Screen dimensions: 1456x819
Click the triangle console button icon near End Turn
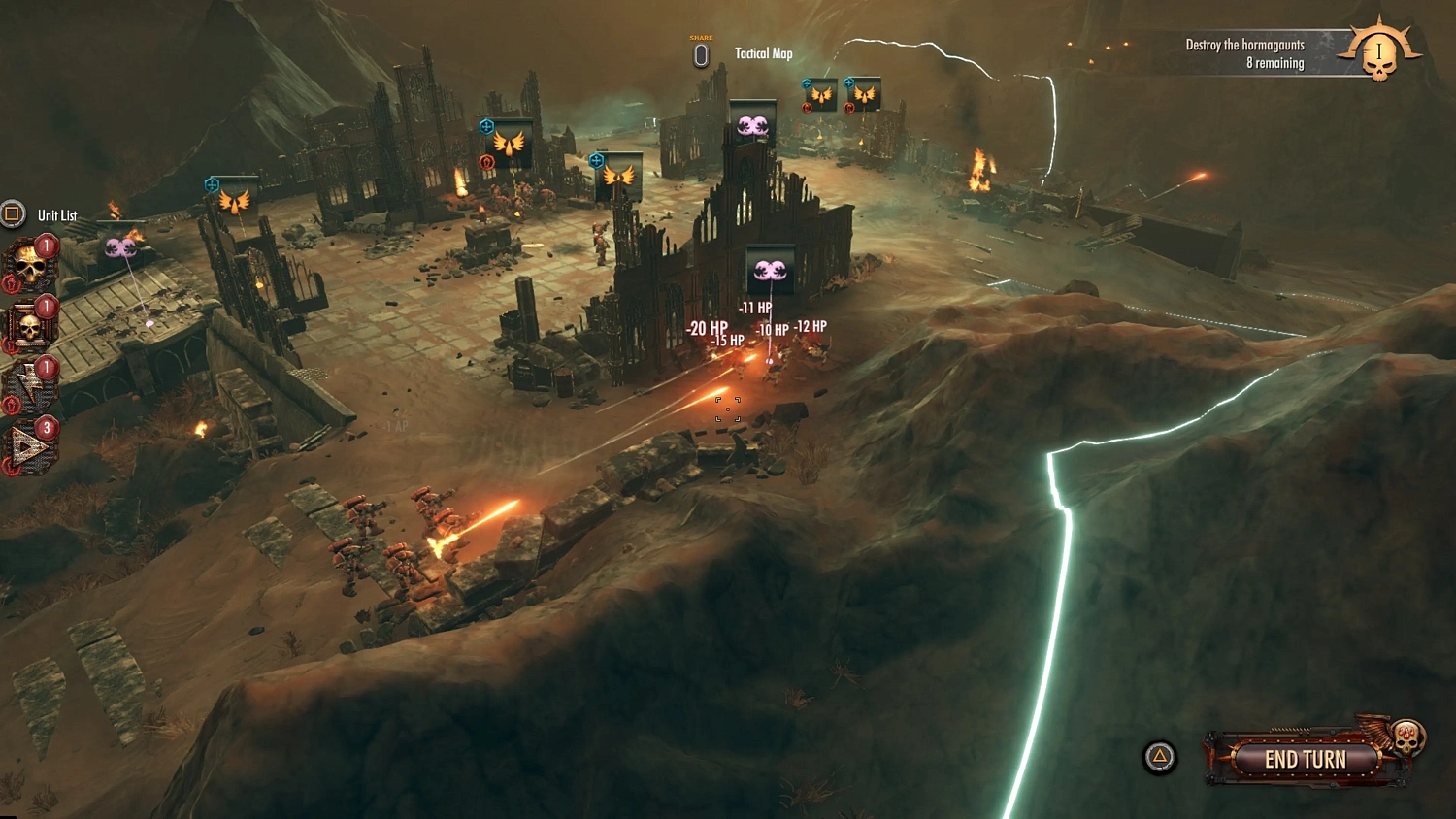tap(1158, 755)
